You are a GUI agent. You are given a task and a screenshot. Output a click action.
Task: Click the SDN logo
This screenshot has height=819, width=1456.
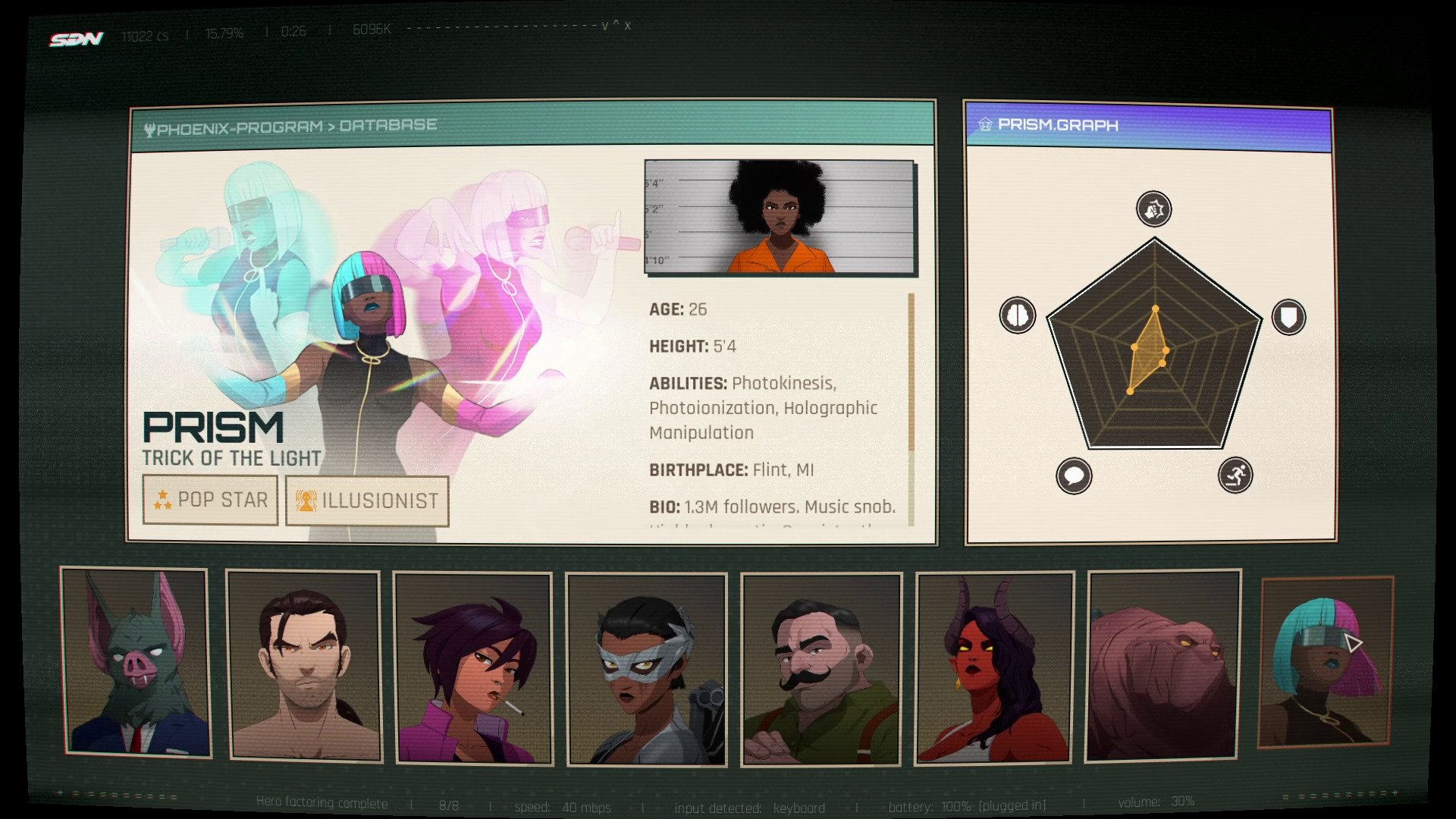(76, 39)
